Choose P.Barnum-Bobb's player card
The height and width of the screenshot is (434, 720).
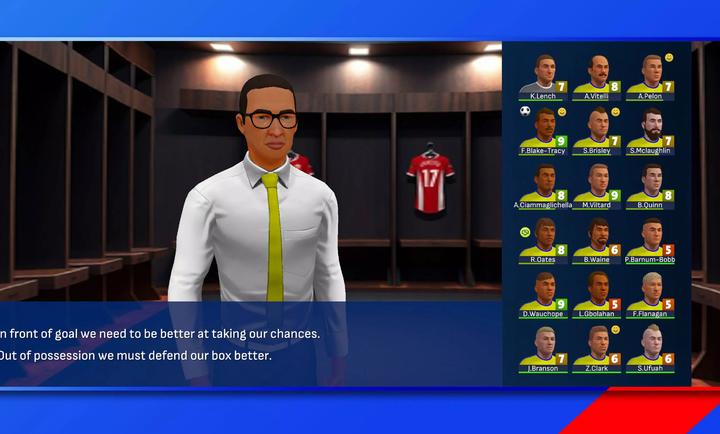[x=650, y=238]
